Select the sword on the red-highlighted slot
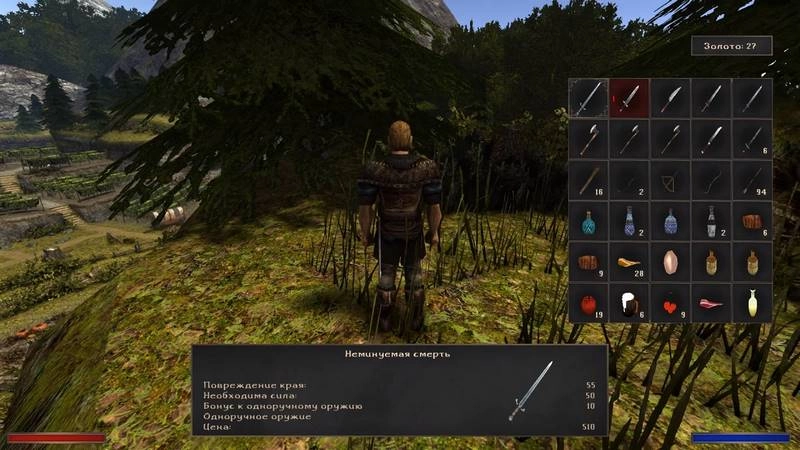 [630, 98]
